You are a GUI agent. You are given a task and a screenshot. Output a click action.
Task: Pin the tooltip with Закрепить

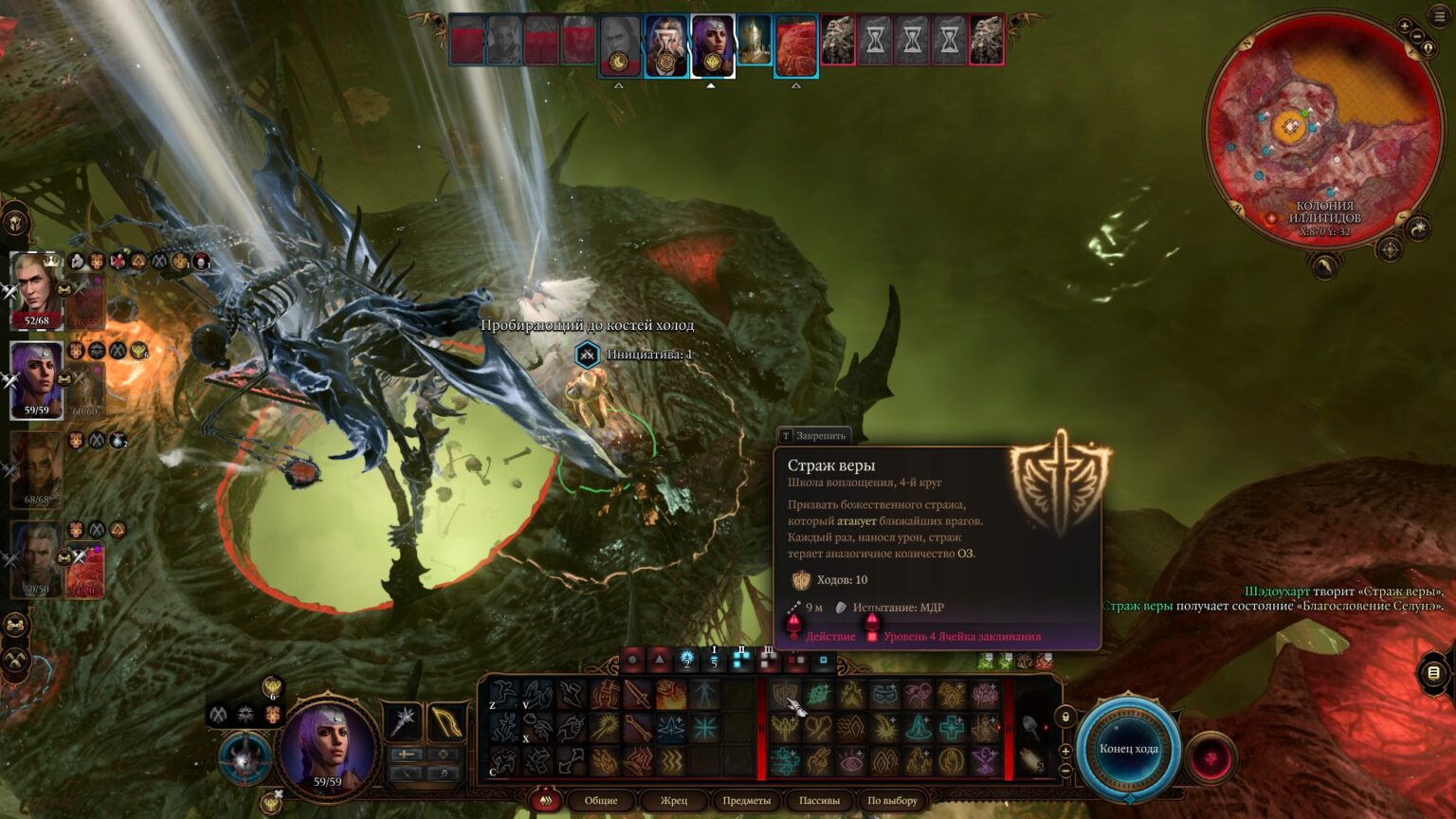click(x=813, y=436)
